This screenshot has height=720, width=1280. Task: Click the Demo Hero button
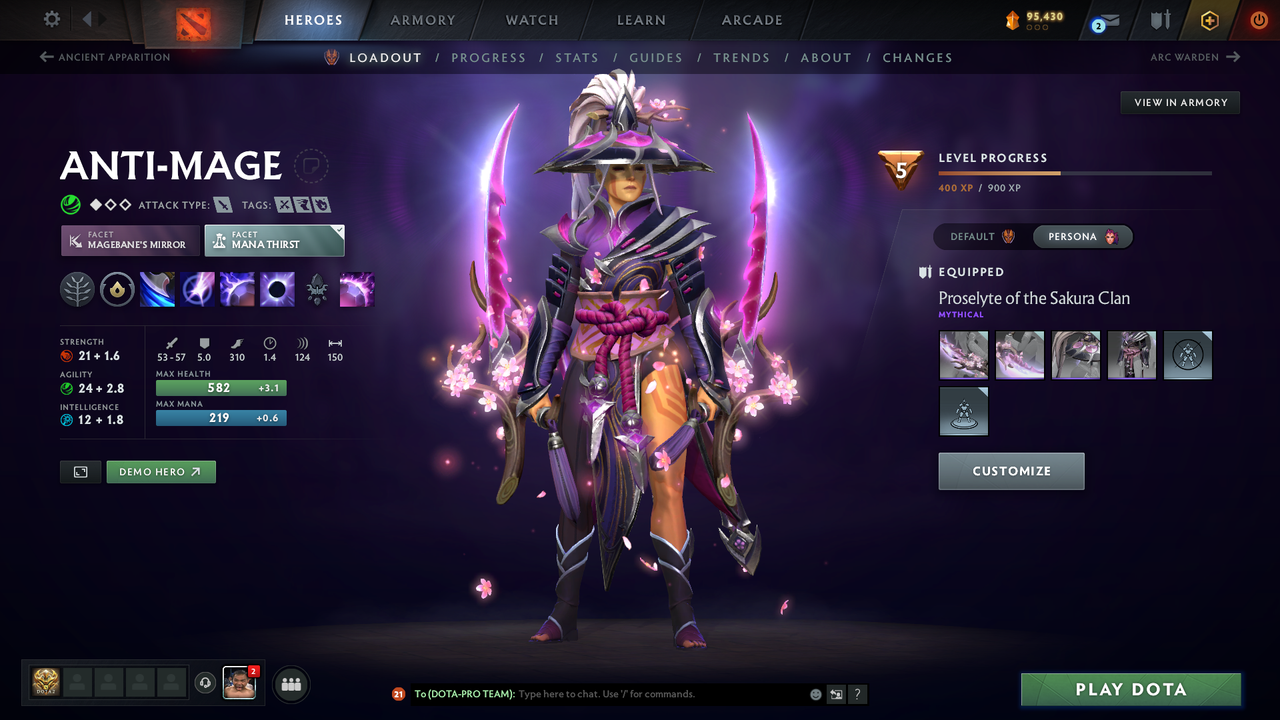[160, 471]
